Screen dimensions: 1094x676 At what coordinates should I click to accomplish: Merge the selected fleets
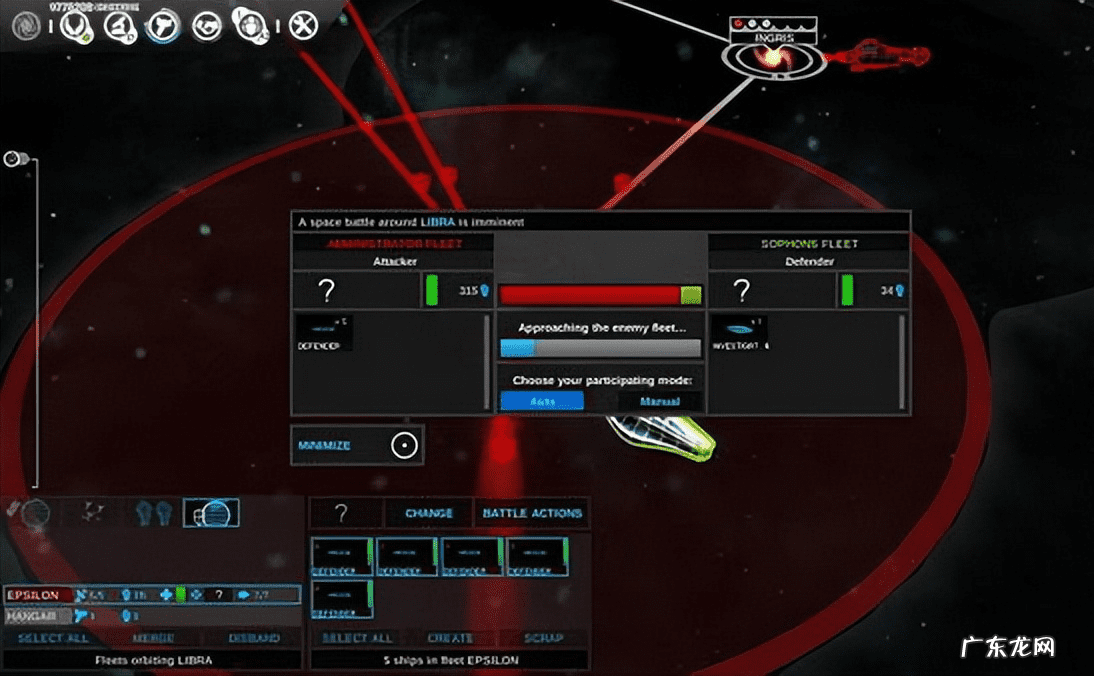click(153, 638)
